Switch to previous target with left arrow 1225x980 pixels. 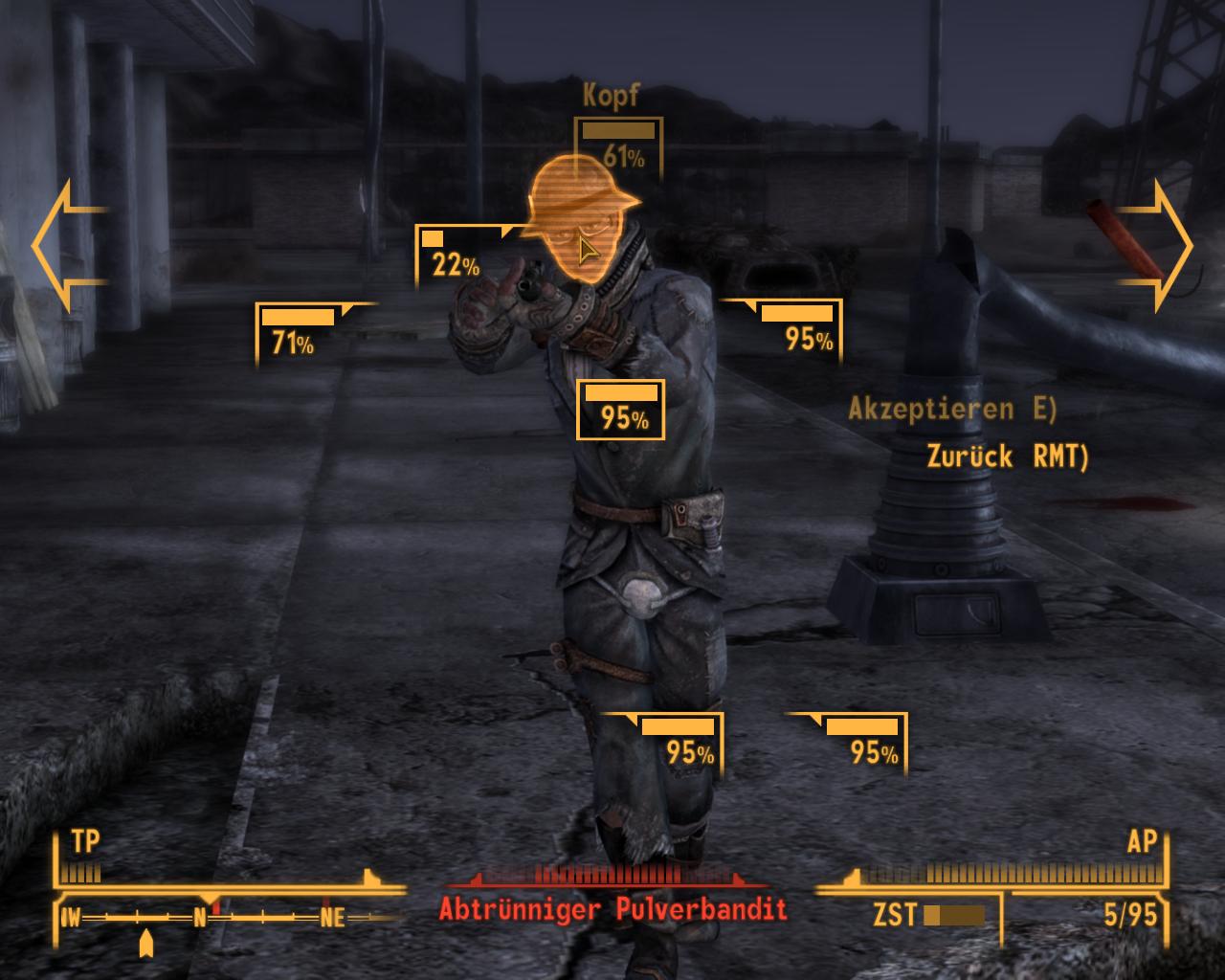click(68, 246)
